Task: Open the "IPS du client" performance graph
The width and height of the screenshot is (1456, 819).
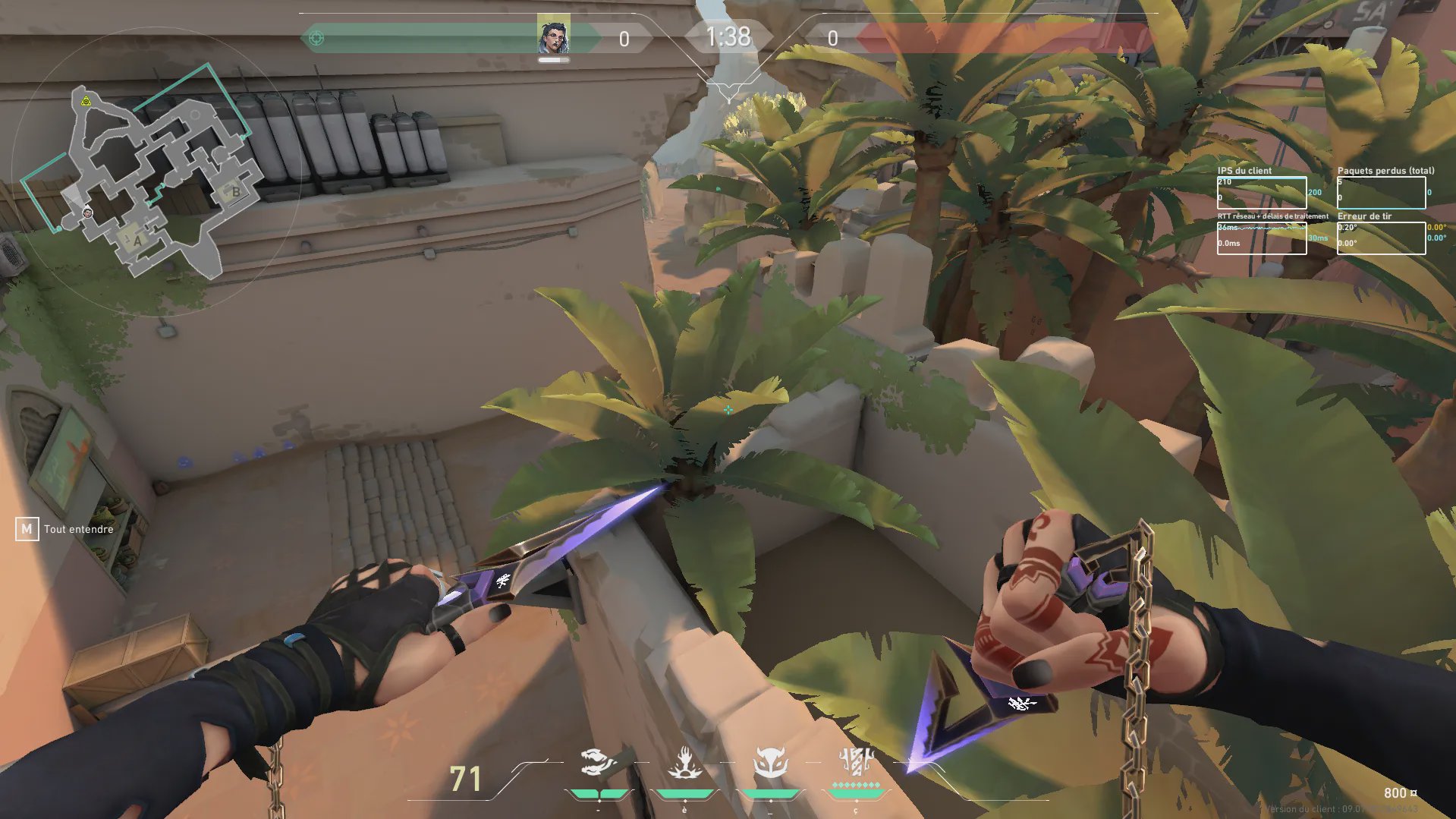Action: [1261, 193]
